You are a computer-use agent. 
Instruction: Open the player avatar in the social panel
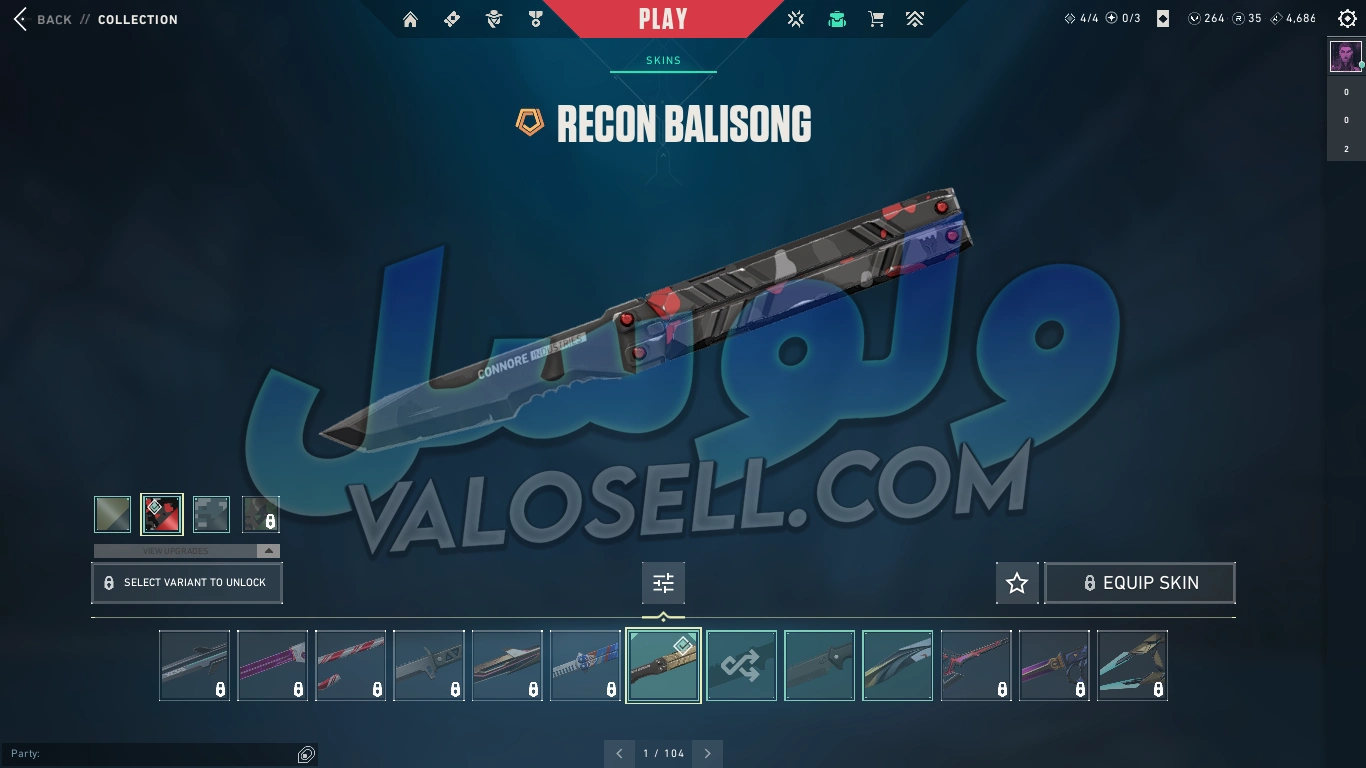tap(1346, 56)
